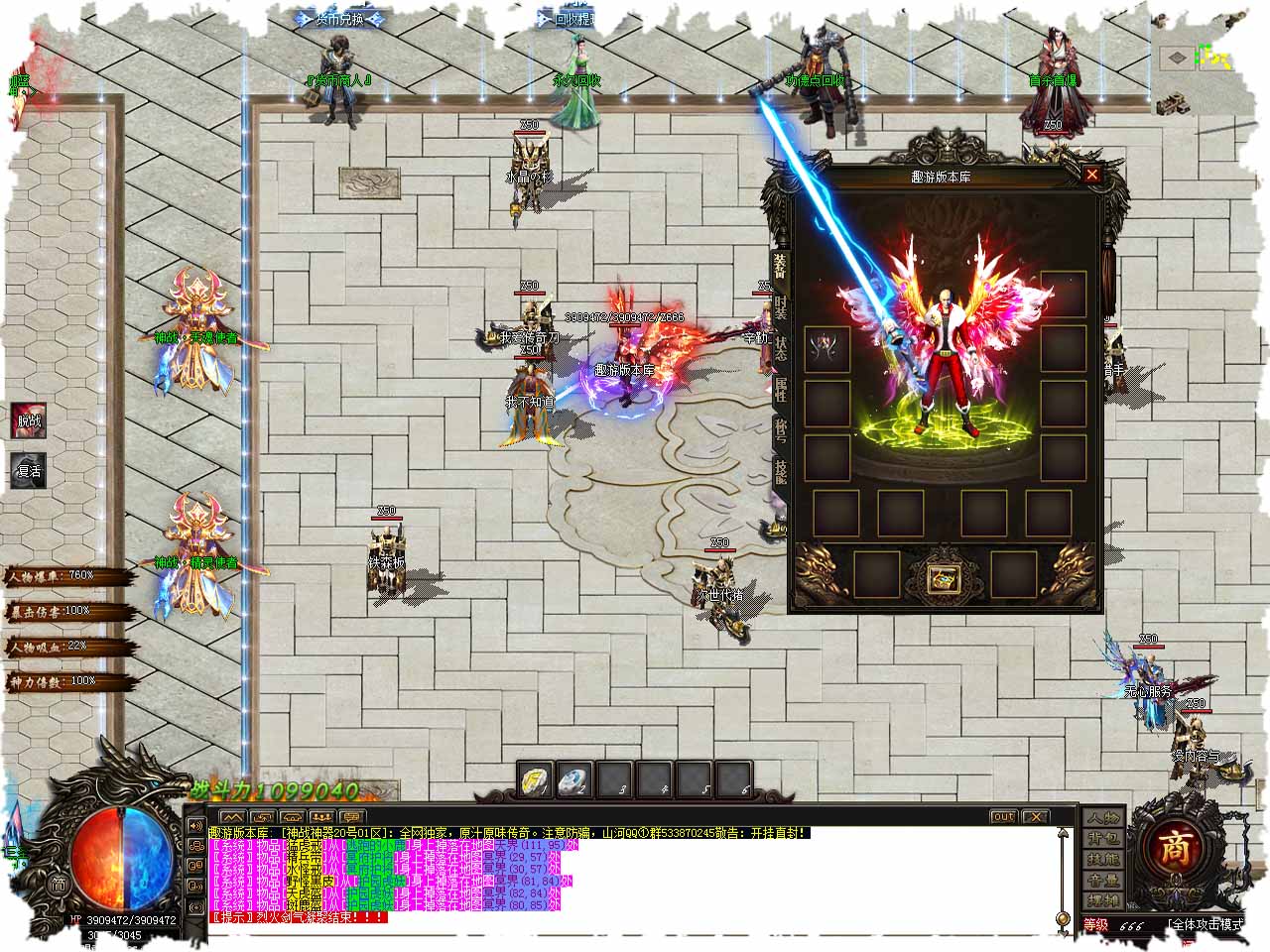Image resolution: width=1270 pixels, height=952 pixels.
Task: Open the 人物 character menu button
Action: tap(1103, 818)
